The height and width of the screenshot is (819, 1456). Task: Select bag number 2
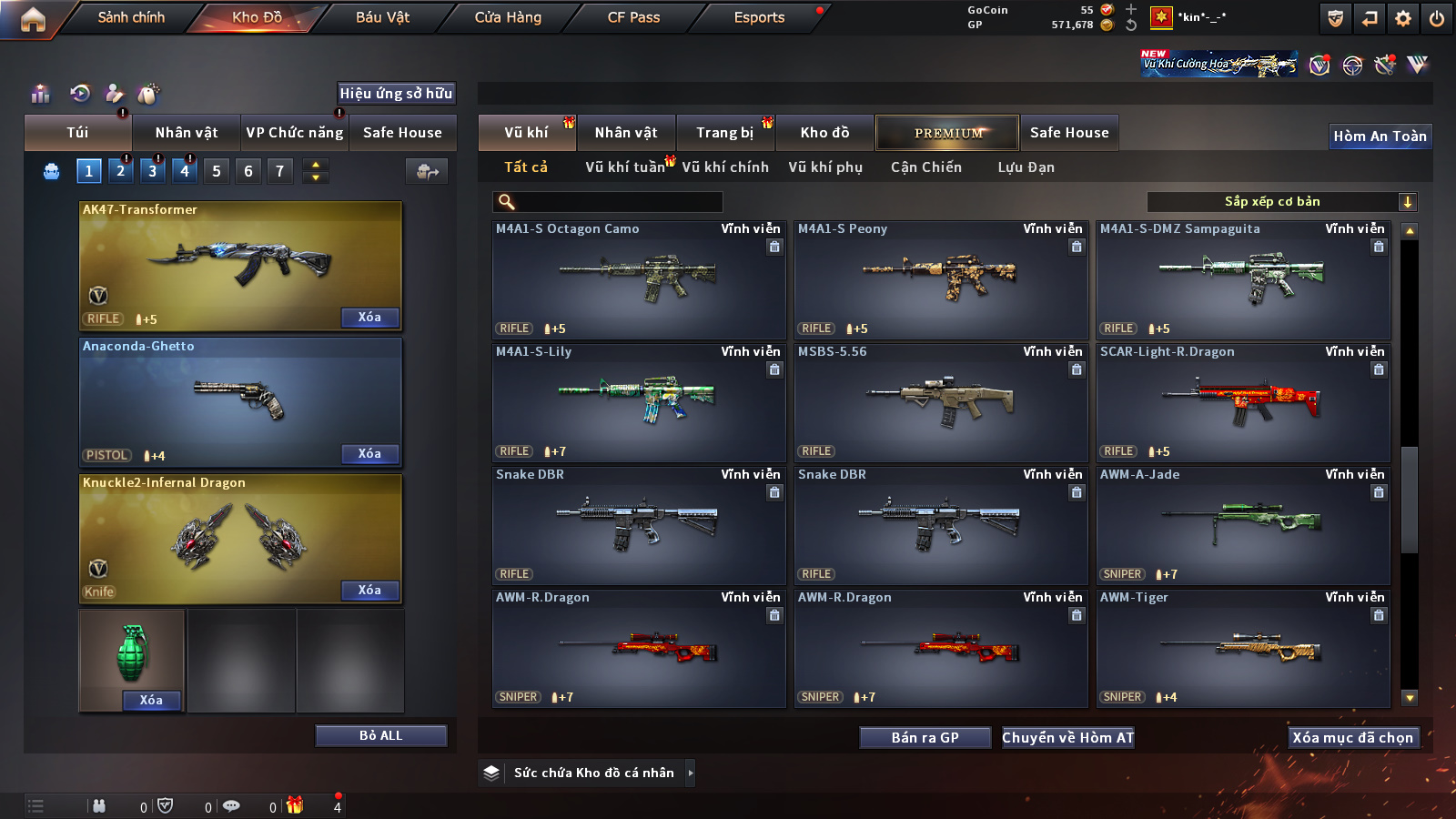click(120, 171)
